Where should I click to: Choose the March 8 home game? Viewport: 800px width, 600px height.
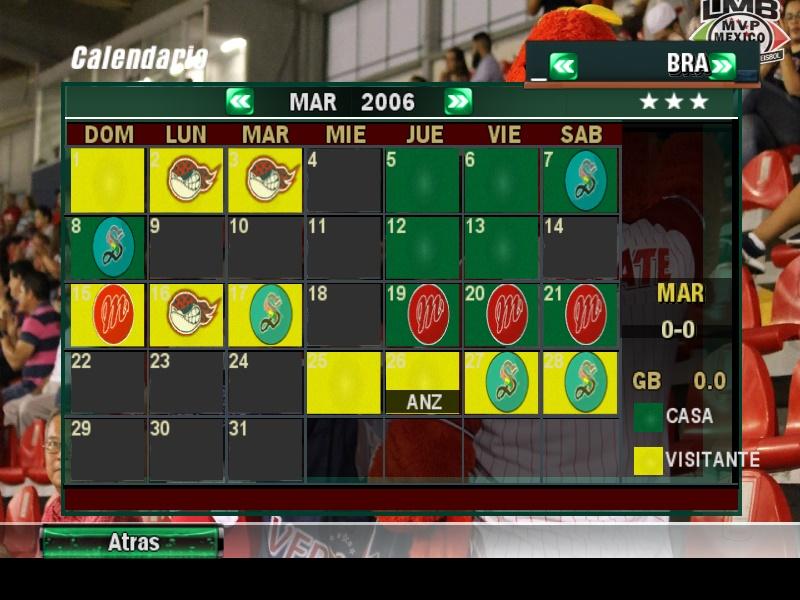[107, 247]
